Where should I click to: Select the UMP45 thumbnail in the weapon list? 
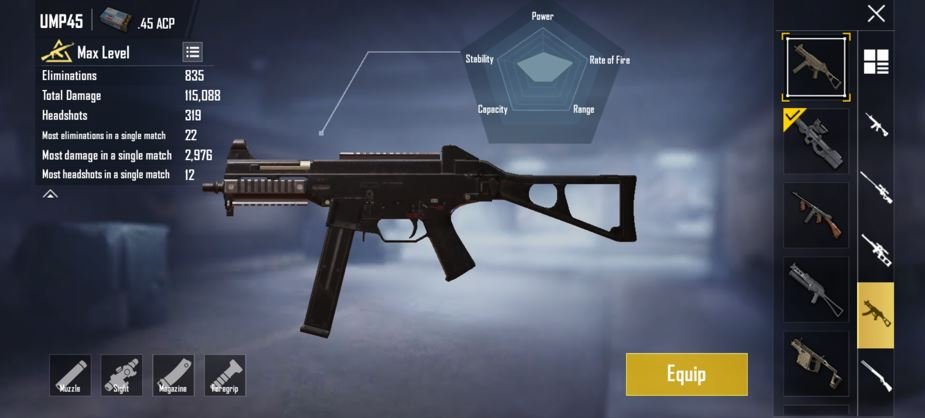pyautogui.click(x=816, y=66)
